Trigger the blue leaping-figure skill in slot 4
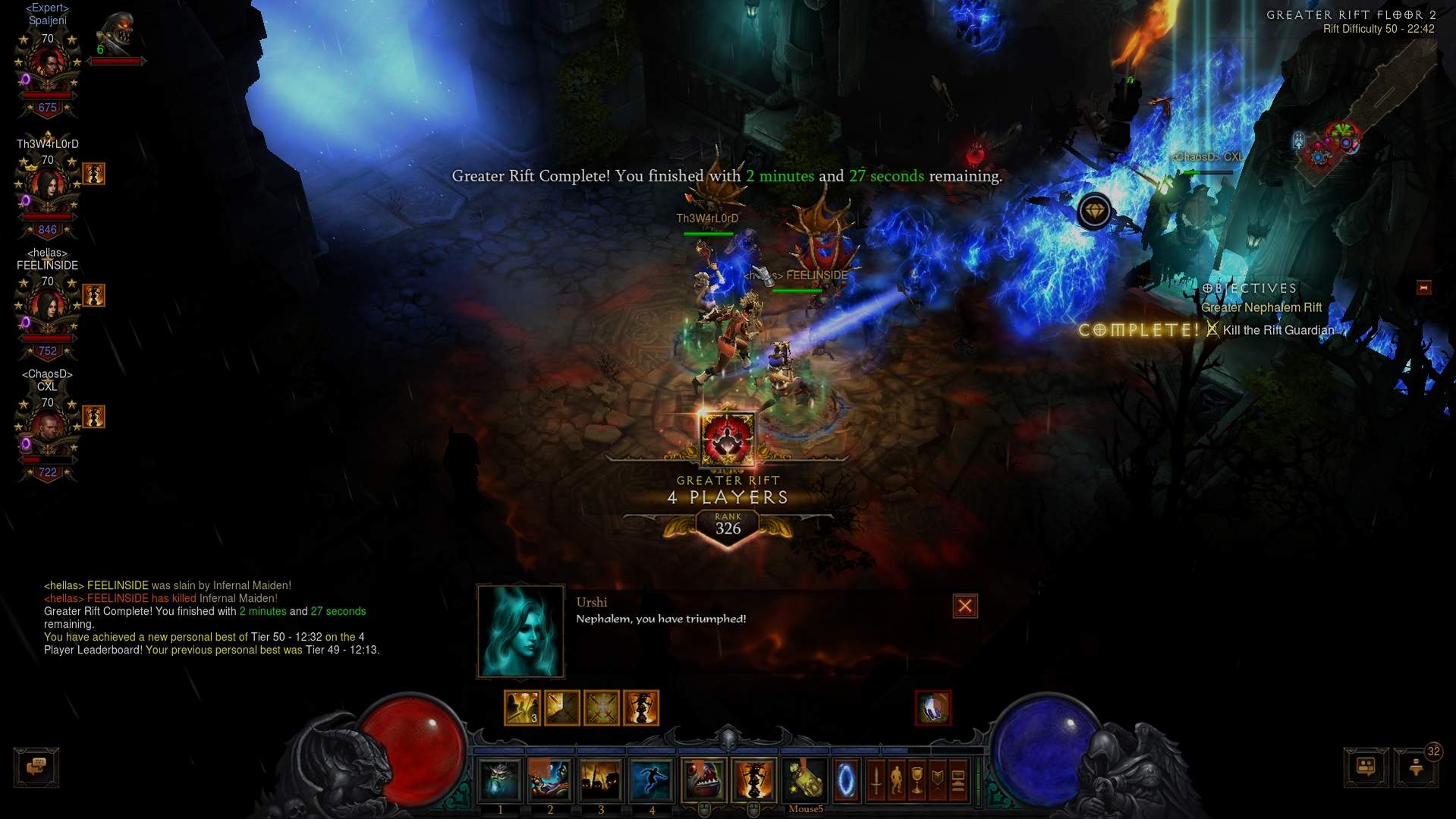Viewport: 1456px width, 819px height. pyautogui.click(x=651, y=780)
